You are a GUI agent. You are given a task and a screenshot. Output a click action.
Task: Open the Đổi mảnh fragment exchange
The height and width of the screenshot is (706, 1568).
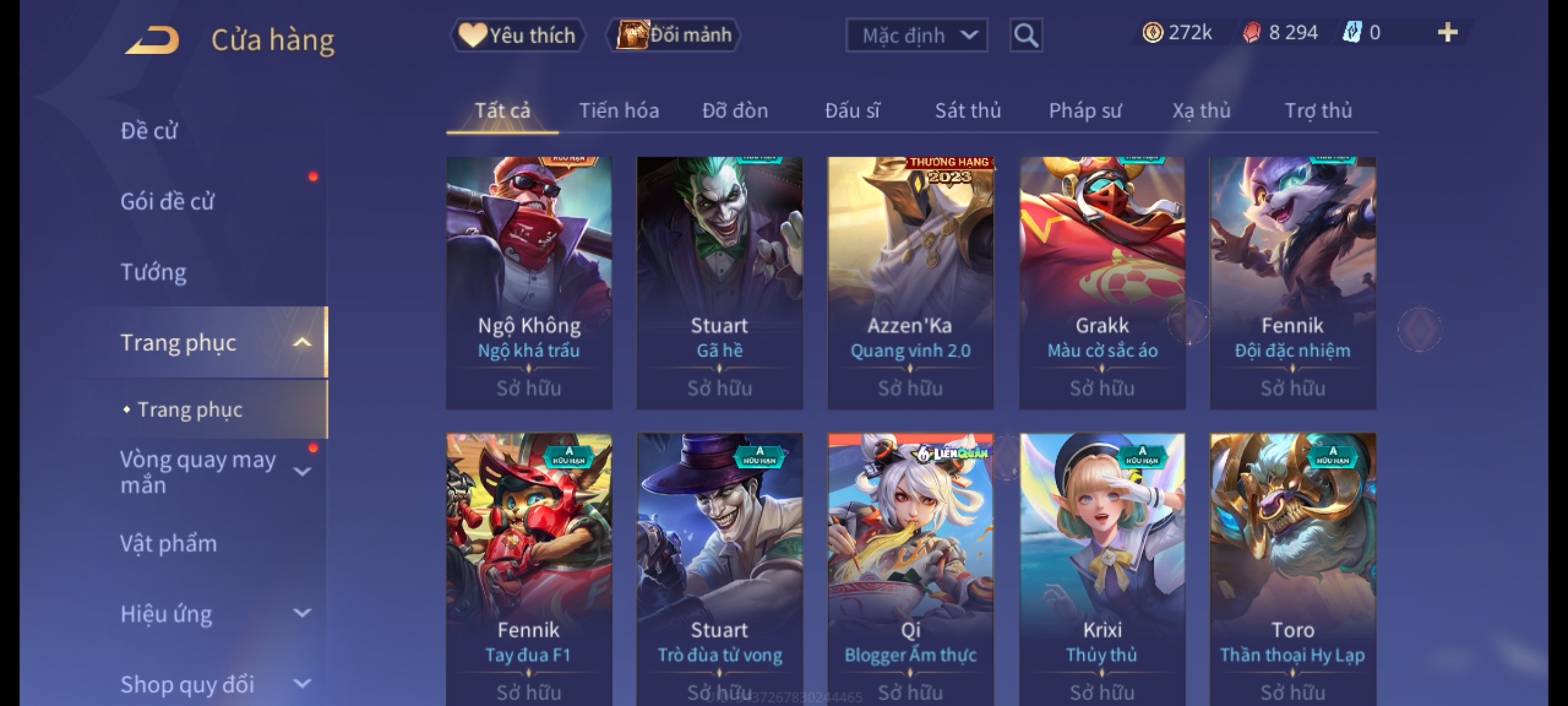click(x=674, y=35)
